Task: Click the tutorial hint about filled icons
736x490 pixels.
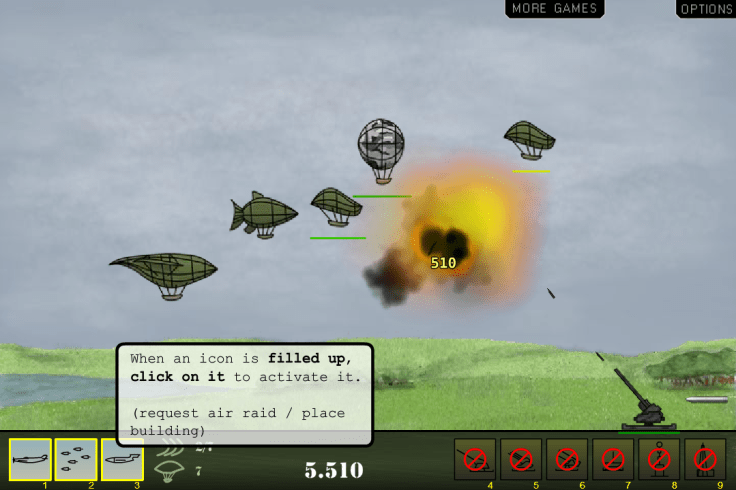Action: pos(245,394)
